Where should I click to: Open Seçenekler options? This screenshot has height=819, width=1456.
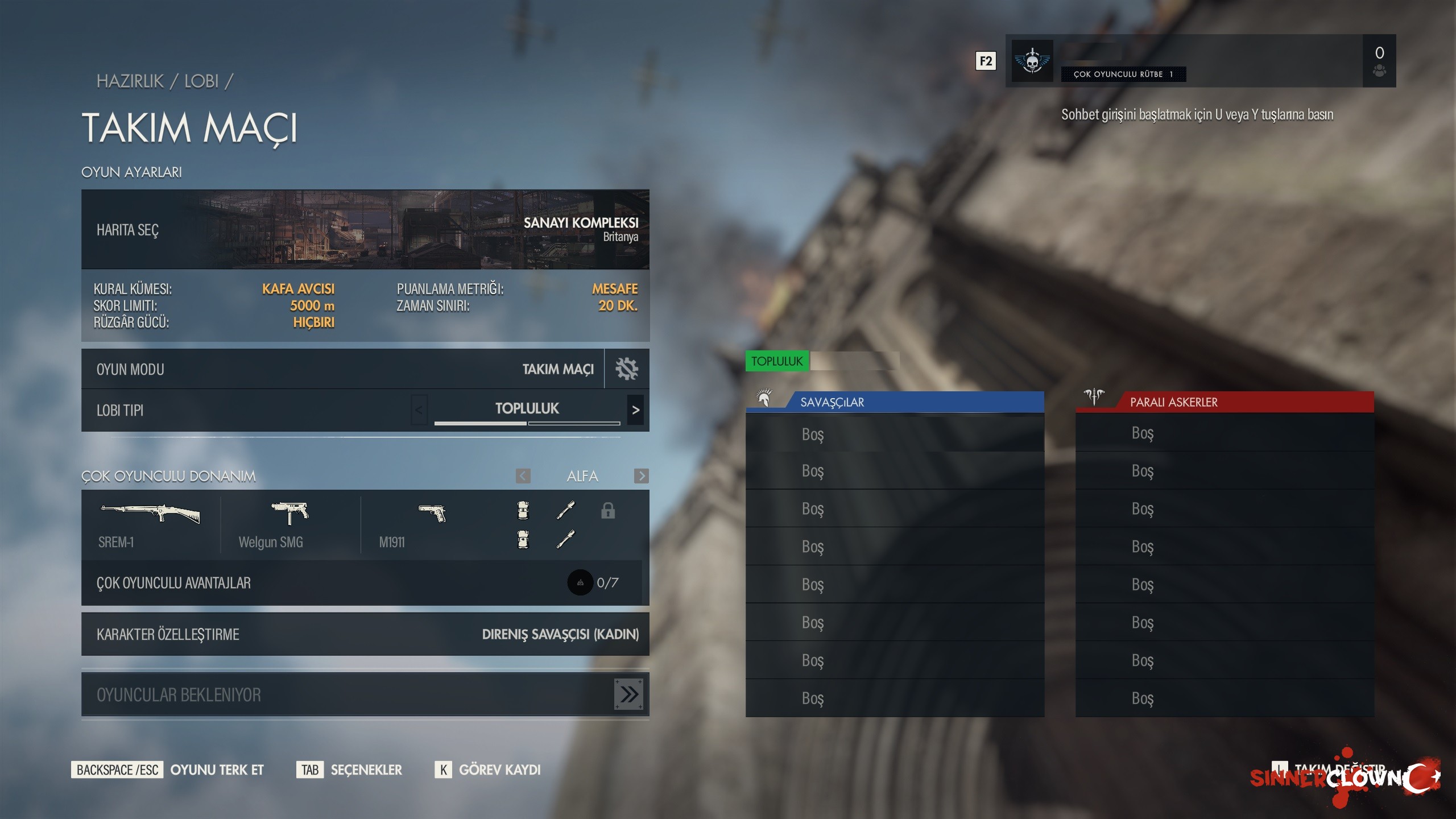(366, 770)
